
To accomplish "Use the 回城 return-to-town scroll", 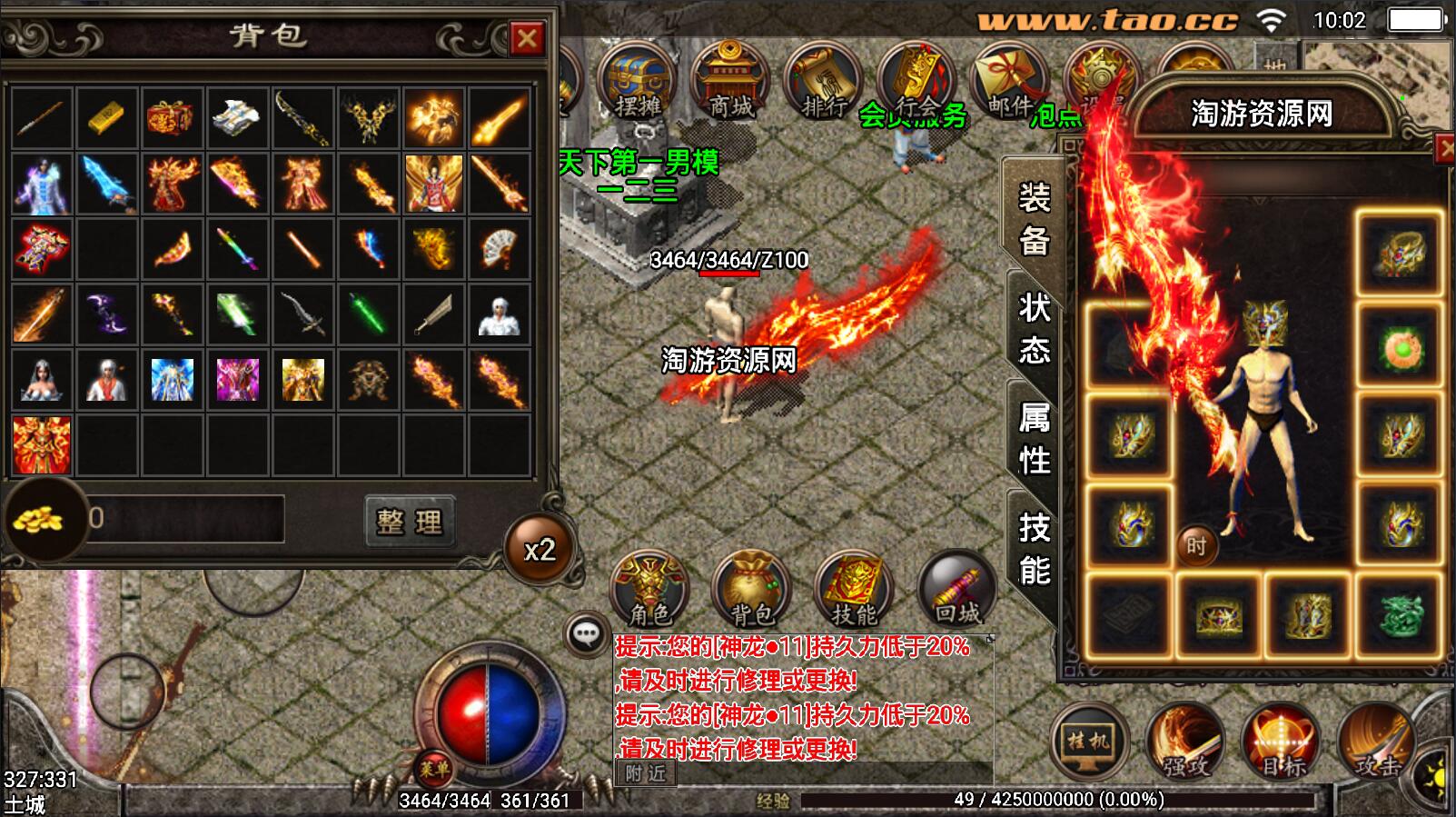I will point(957,589).
